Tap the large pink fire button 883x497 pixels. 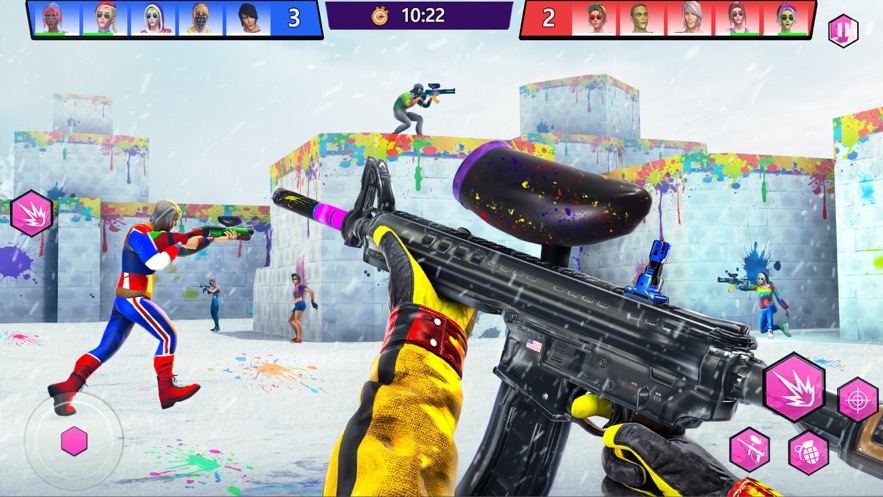[x=794, y=387]
